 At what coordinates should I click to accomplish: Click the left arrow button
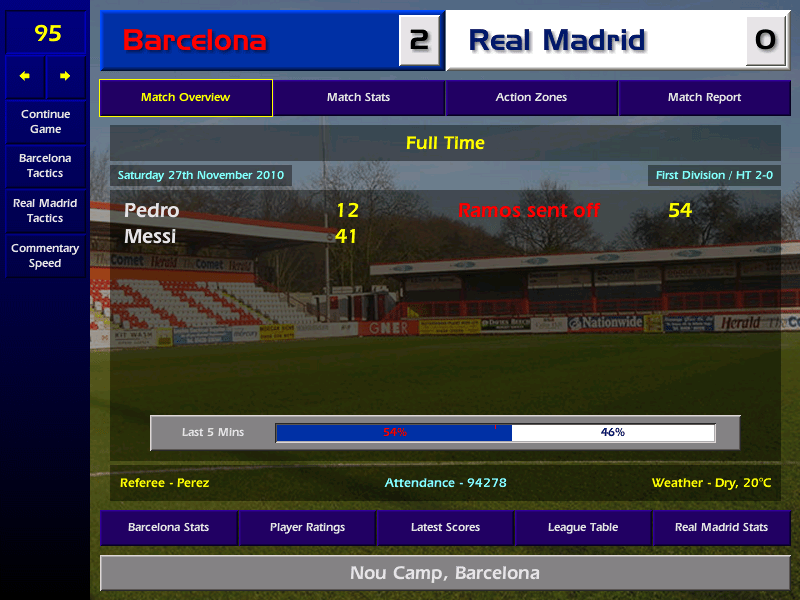click(x=25, y=77)
